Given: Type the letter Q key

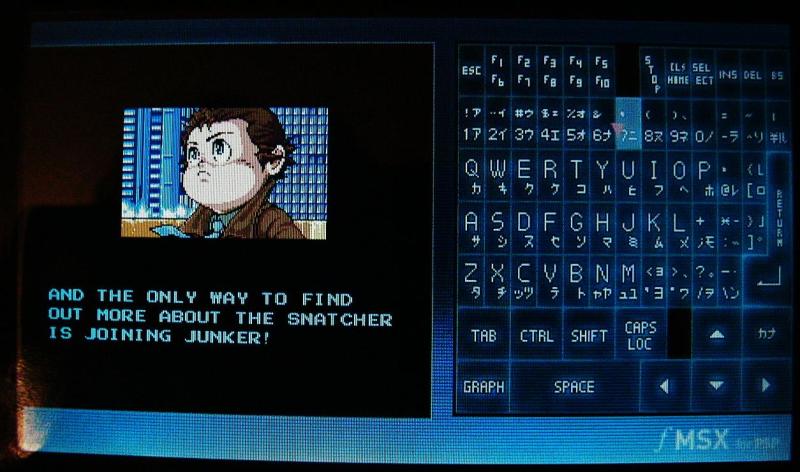Looking at the screenshot, I should tap(471, 177).
